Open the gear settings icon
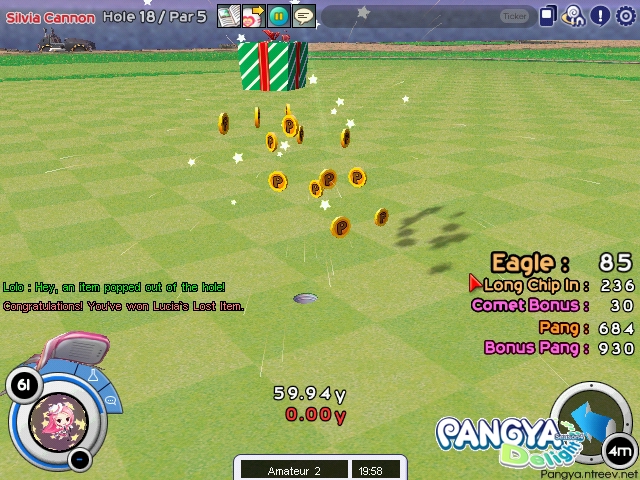 click(x=626, y=16)
